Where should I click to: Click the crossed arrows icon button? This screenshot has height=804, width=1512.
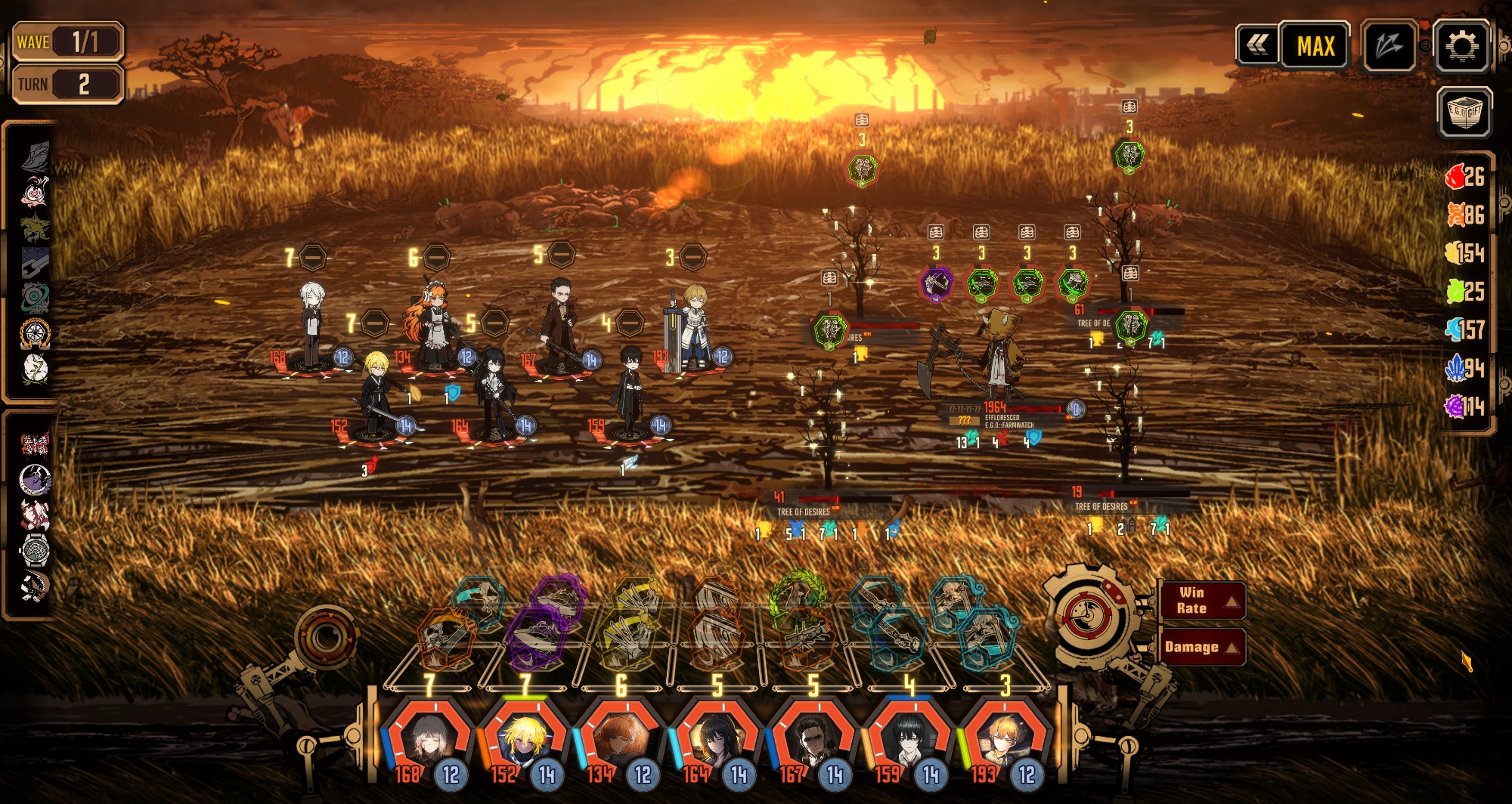click(1389, 47)
